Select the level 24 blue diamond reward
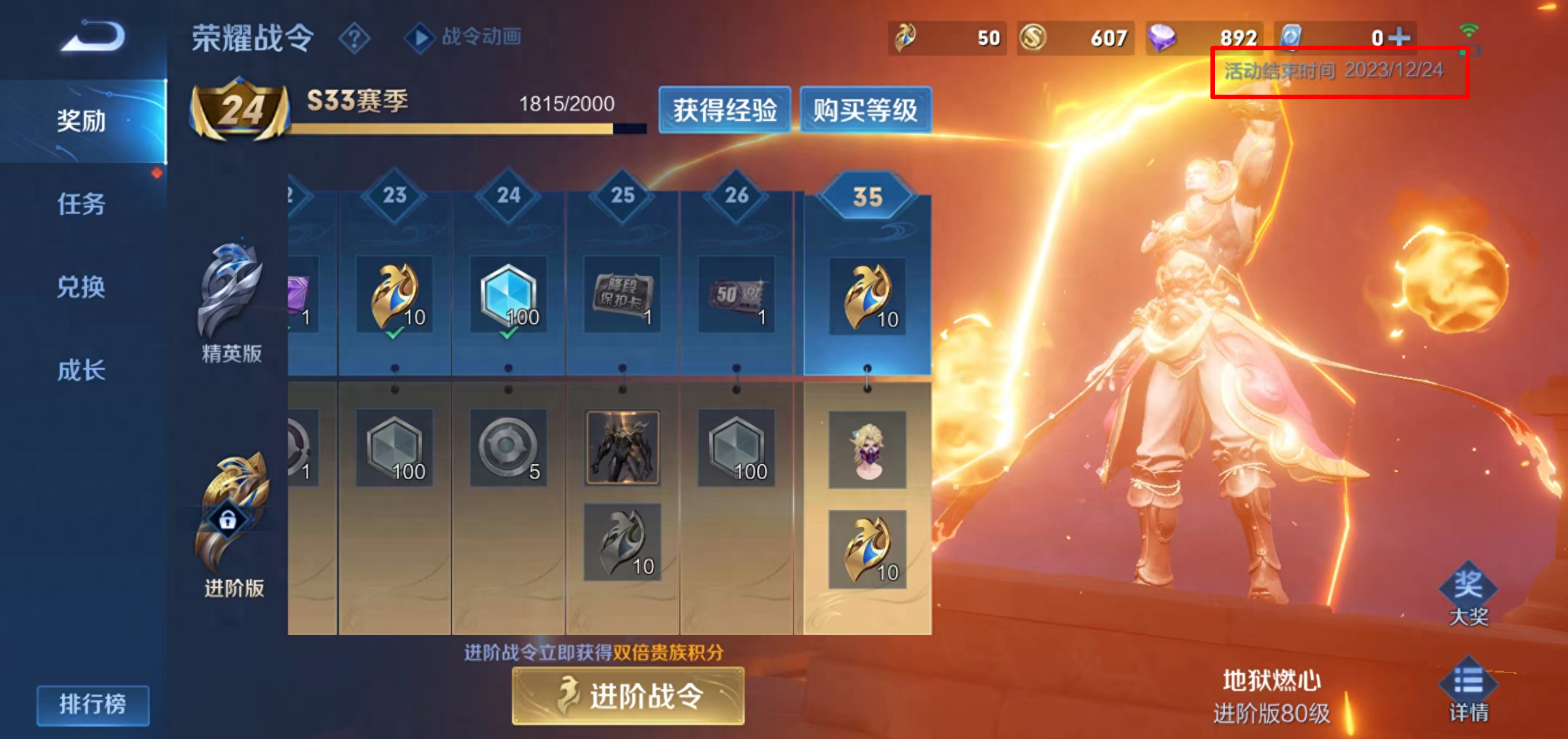Screen dimensions: 1568x739 508,295
